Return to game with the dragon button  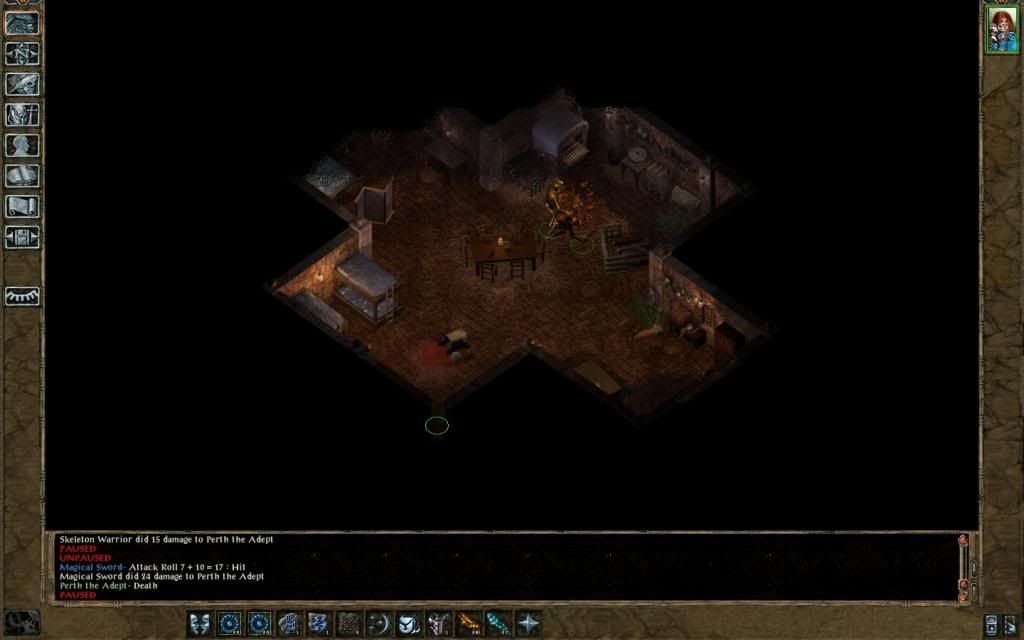[22, 23]
